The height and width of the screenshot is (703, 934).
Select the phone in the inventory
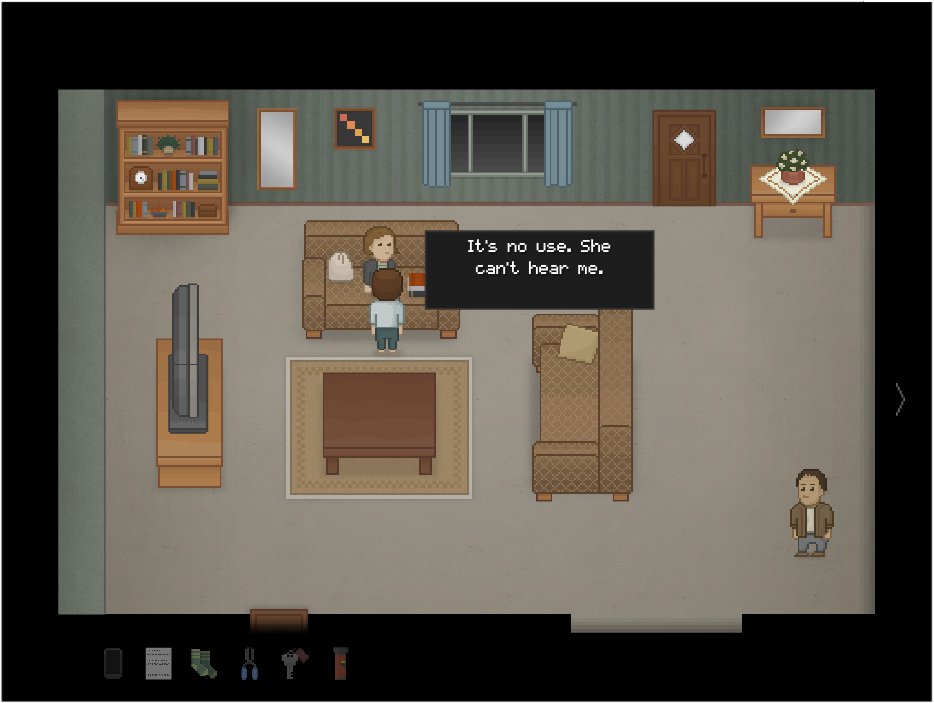(113, 663)
